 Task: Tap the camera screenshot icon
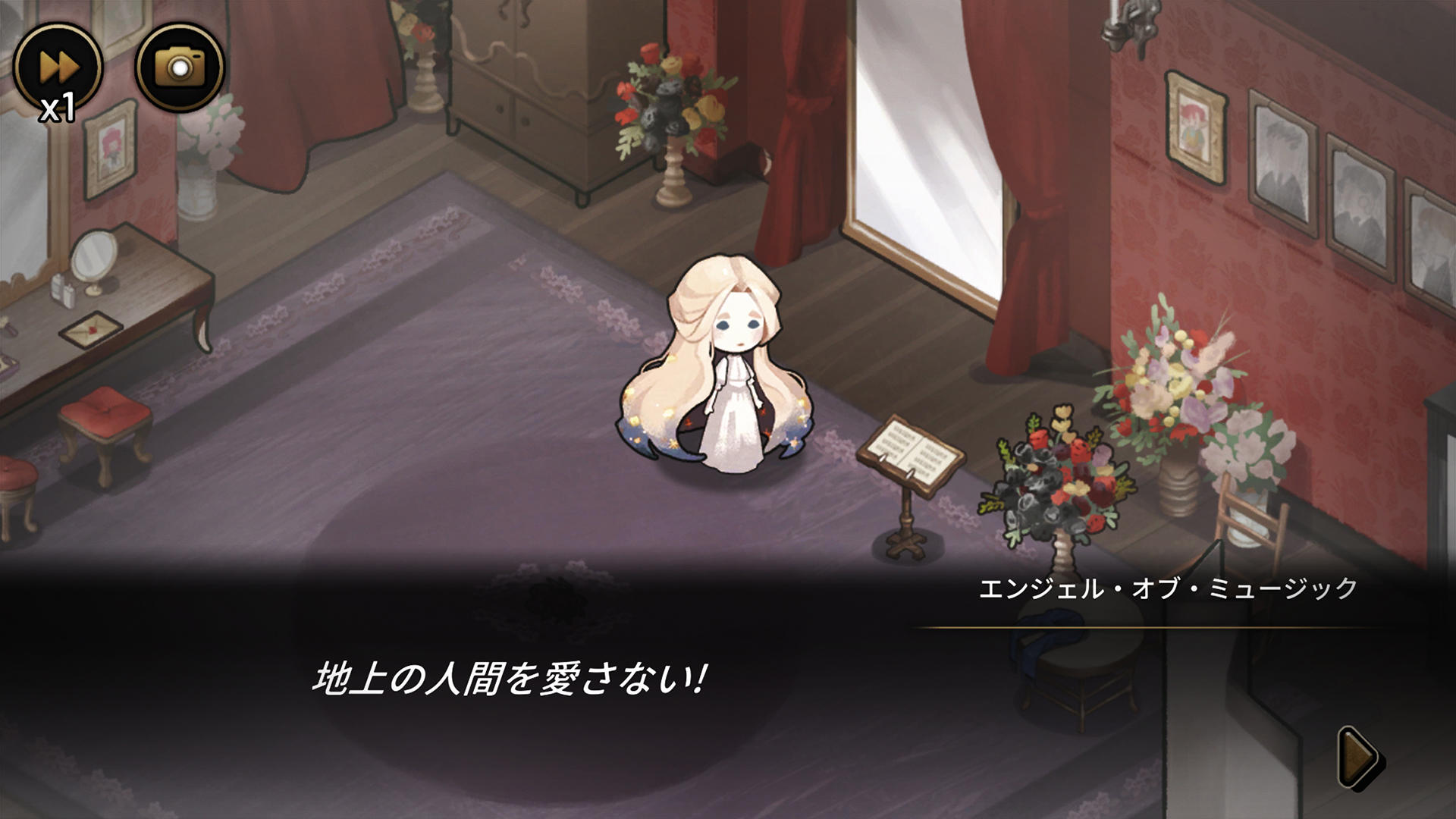(x=182, y=67)
